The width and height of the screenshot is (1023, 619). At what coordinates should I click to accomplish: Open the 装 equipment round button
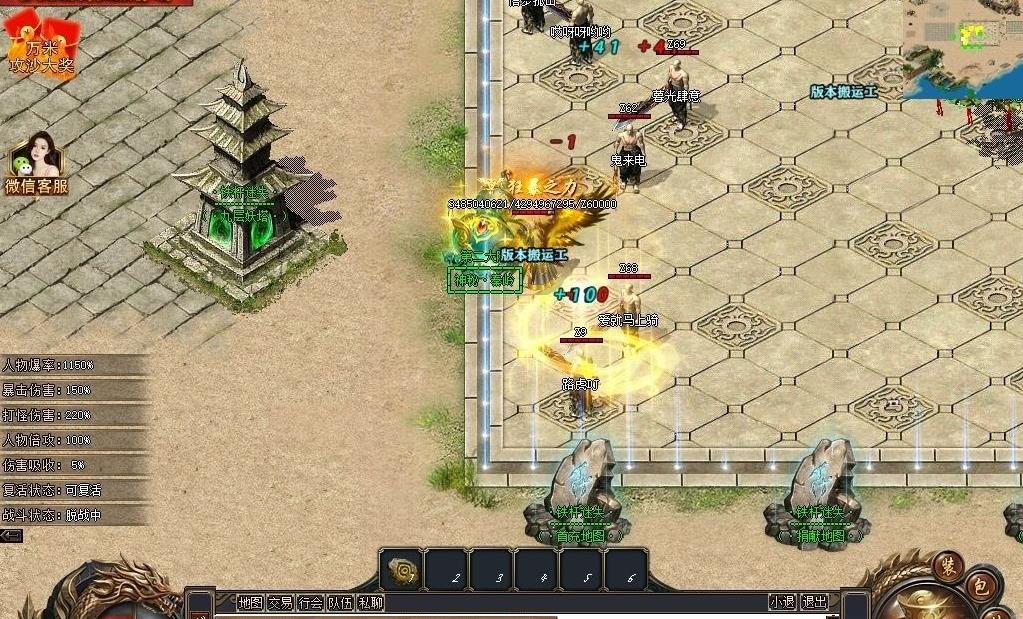click(x=947, y=566)
